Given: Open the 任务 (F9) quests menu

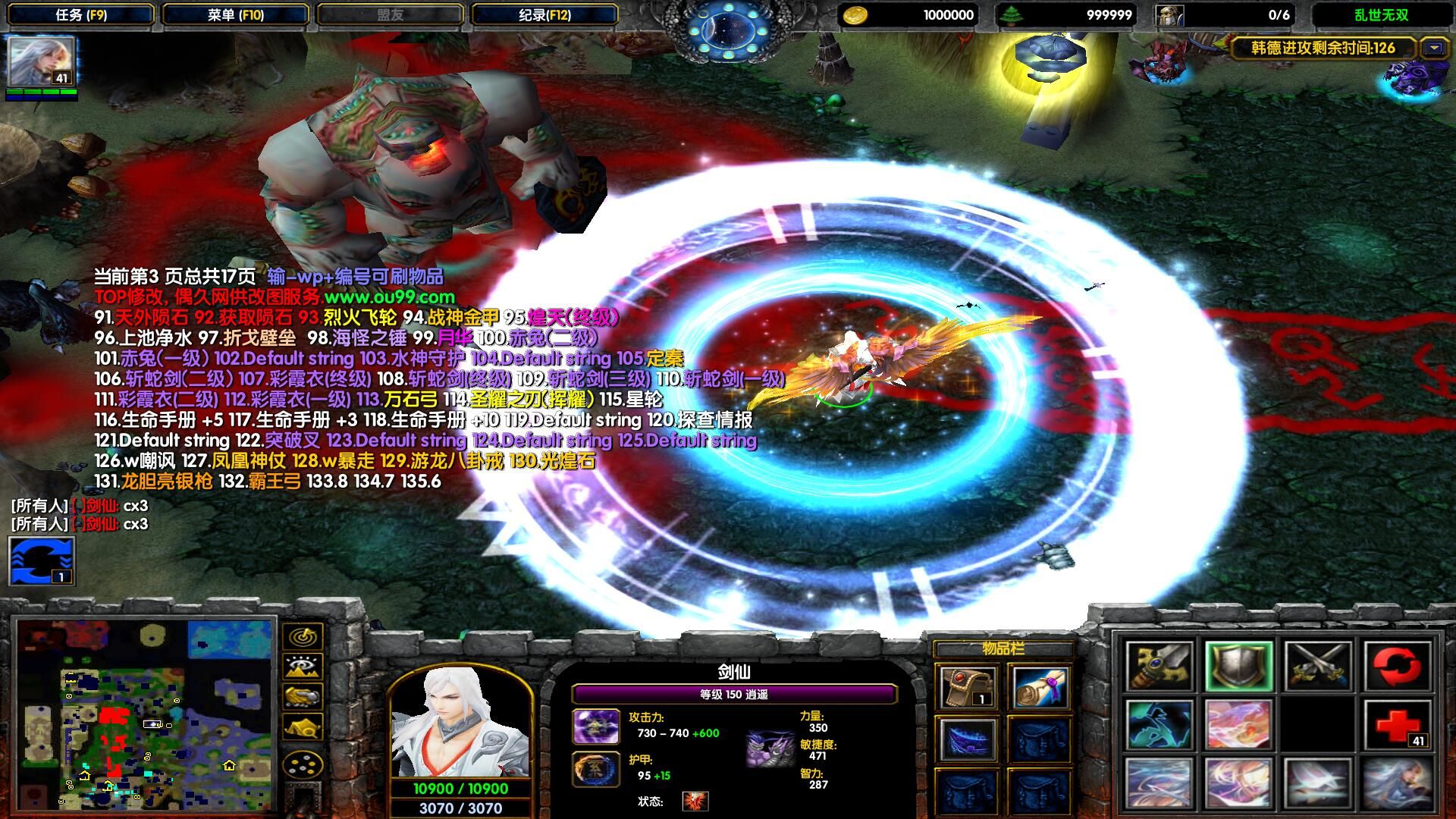Looking at the screenshot, I should [81, 14].
